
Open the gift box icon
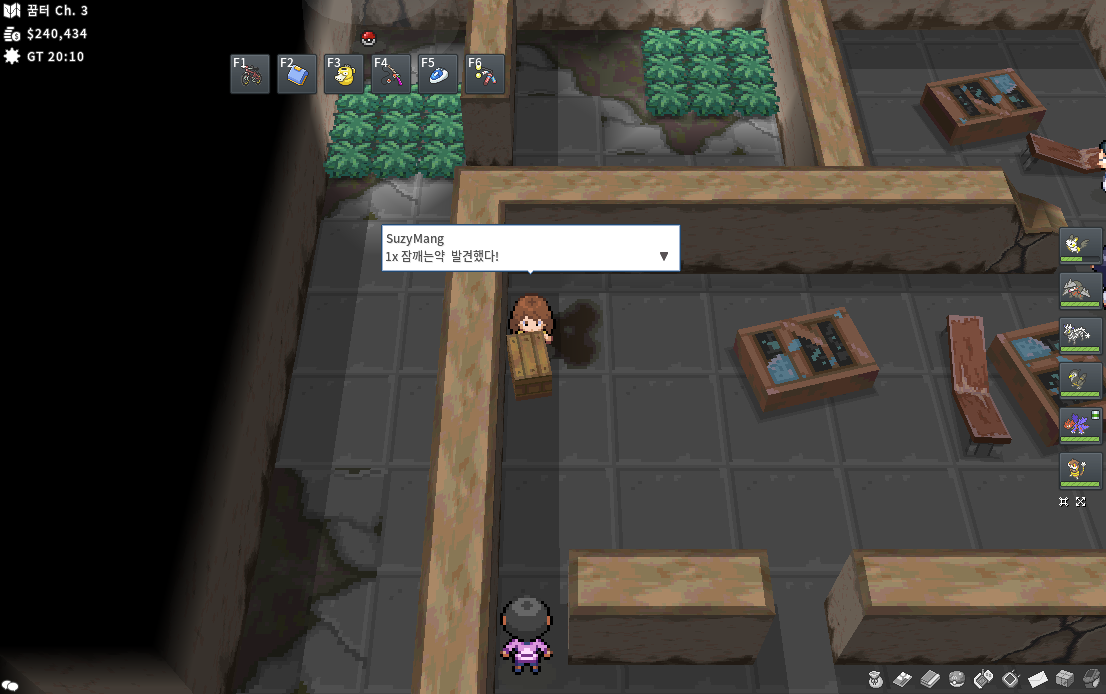pyautogui.click(x=1065, y=679)
